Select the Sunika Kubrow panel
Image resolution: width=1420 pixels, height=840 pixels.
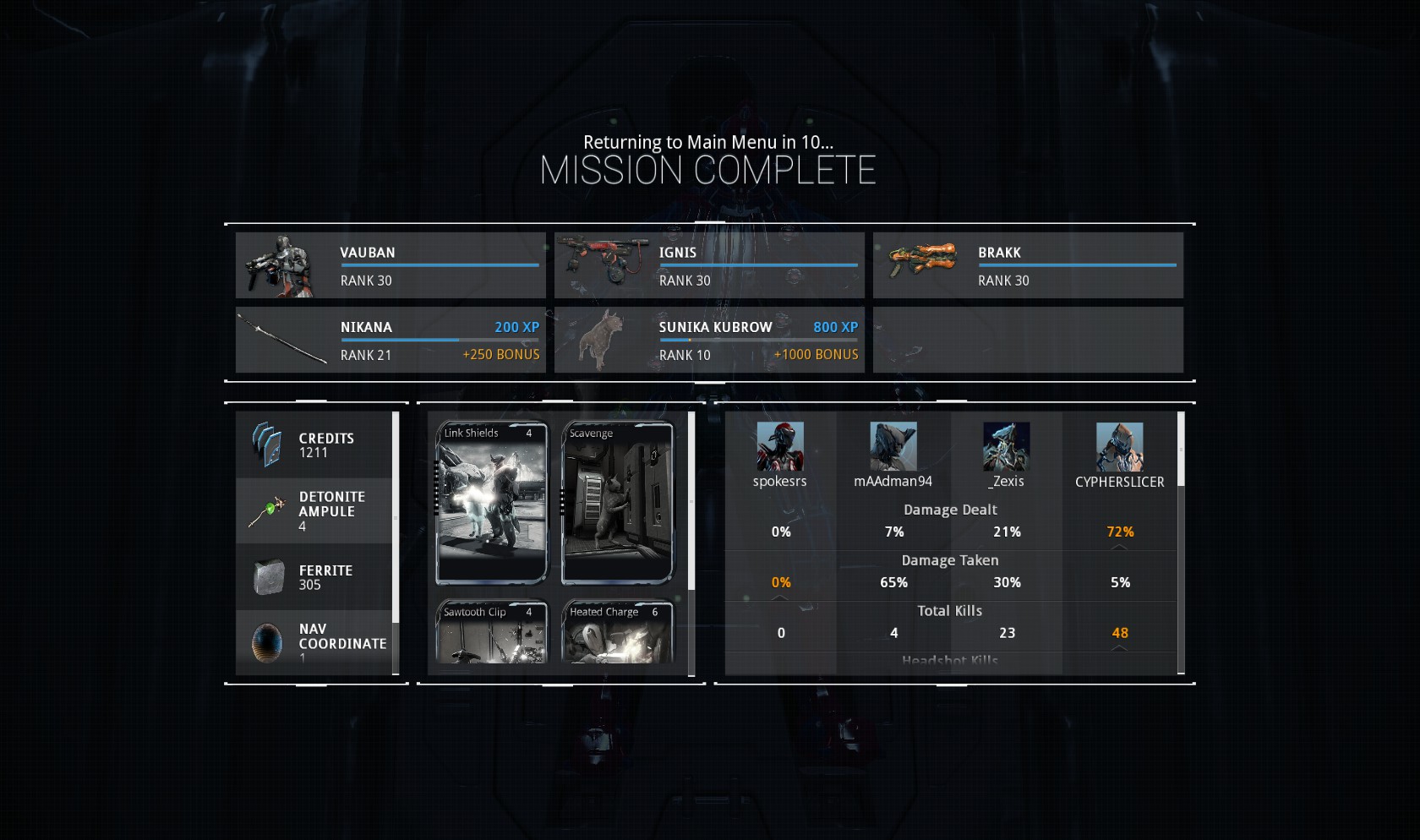coord(709,340)
